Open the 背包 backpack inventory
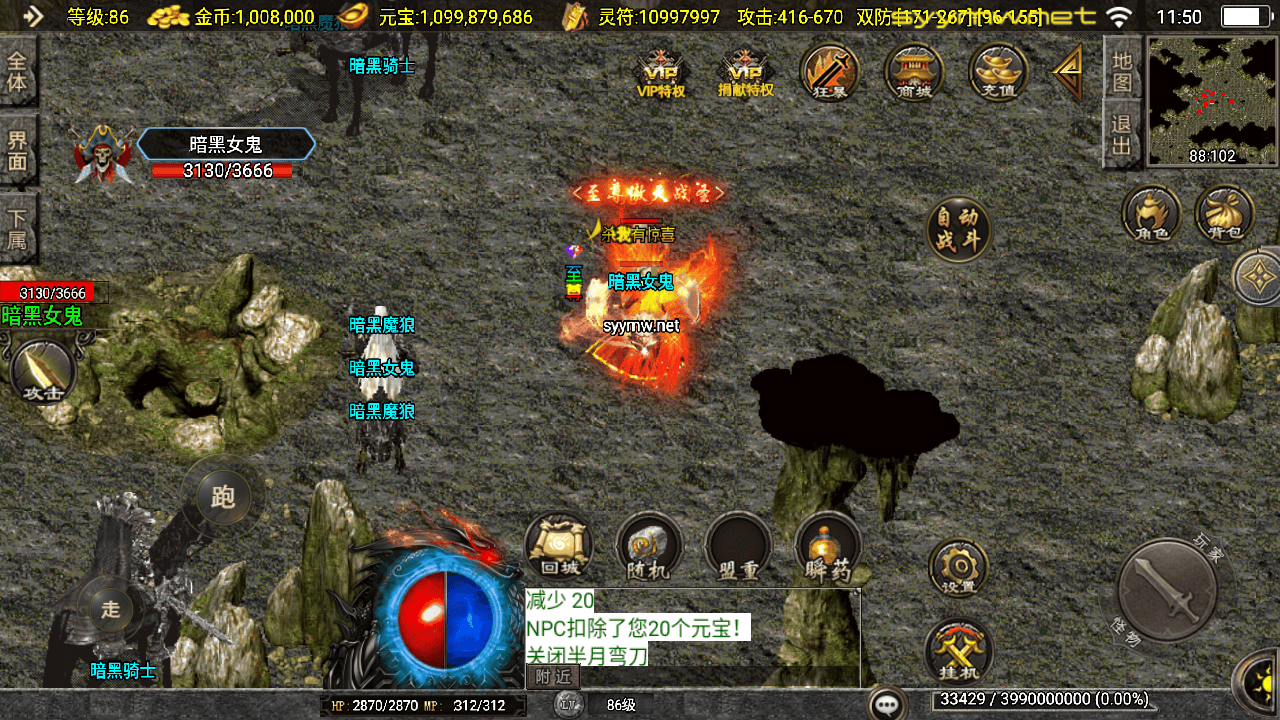This screenshot has height=720, width=1280. [1225, 214]
